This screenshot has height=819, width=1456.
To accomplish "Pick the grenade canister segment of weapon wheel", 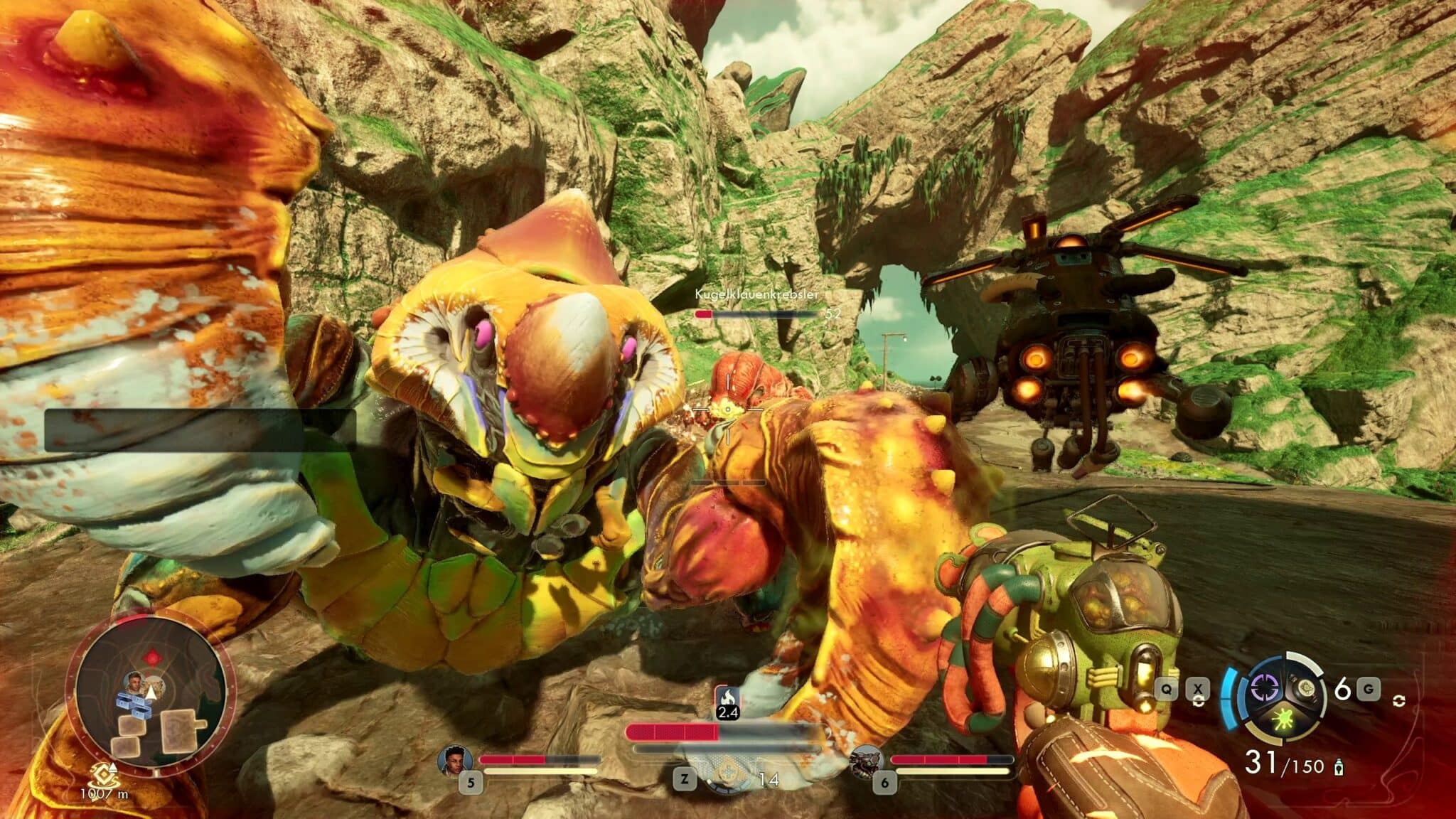I will pyautogui.click(x=1307, y=687).
